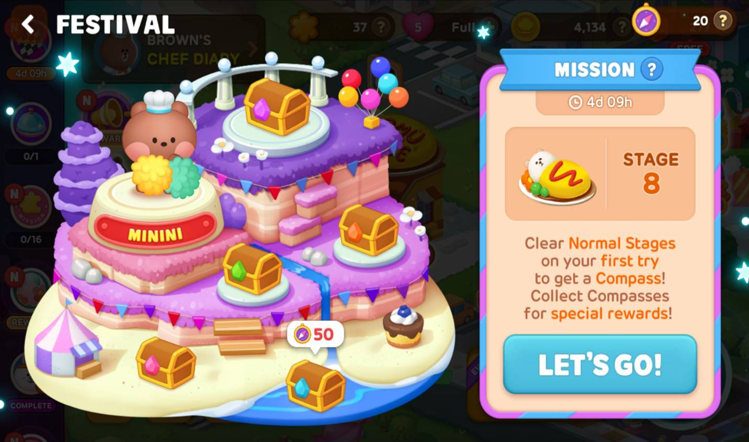
Task: Open the Mission help question mark
Action: (x=652, y=69)
